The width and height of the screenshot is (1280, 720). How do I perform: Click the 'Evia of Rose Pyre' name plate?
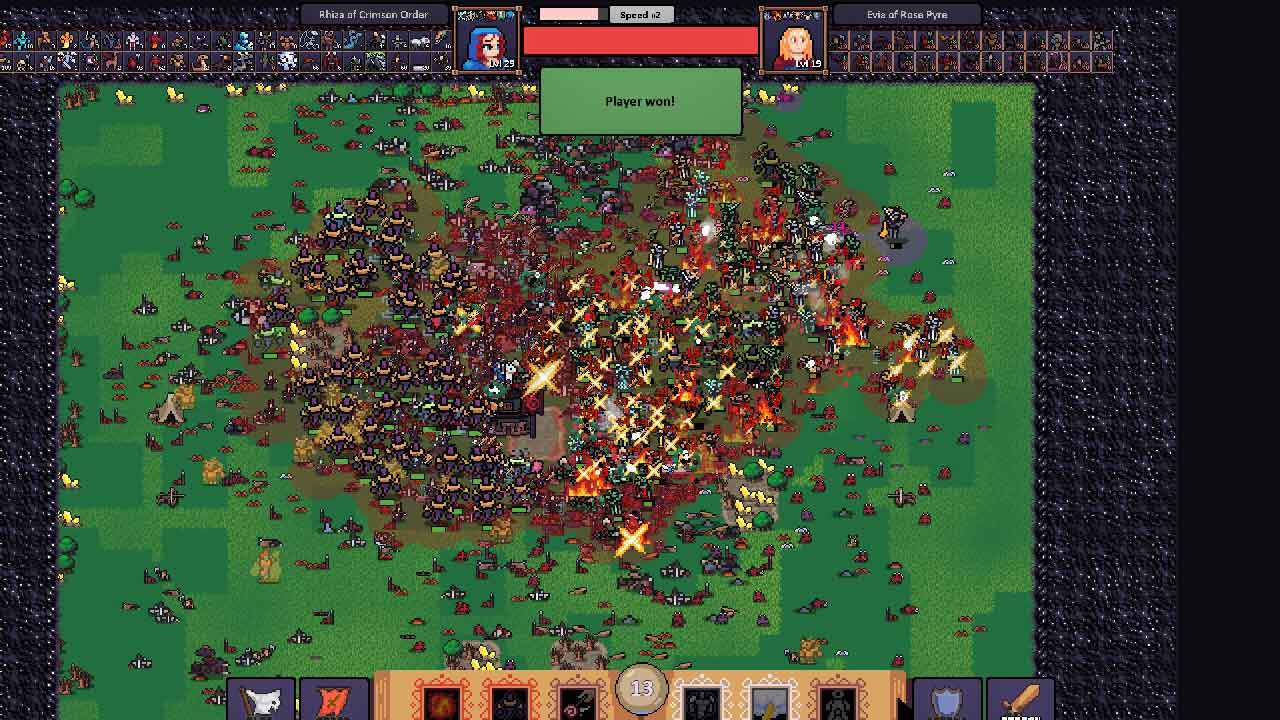pos(907,15)
